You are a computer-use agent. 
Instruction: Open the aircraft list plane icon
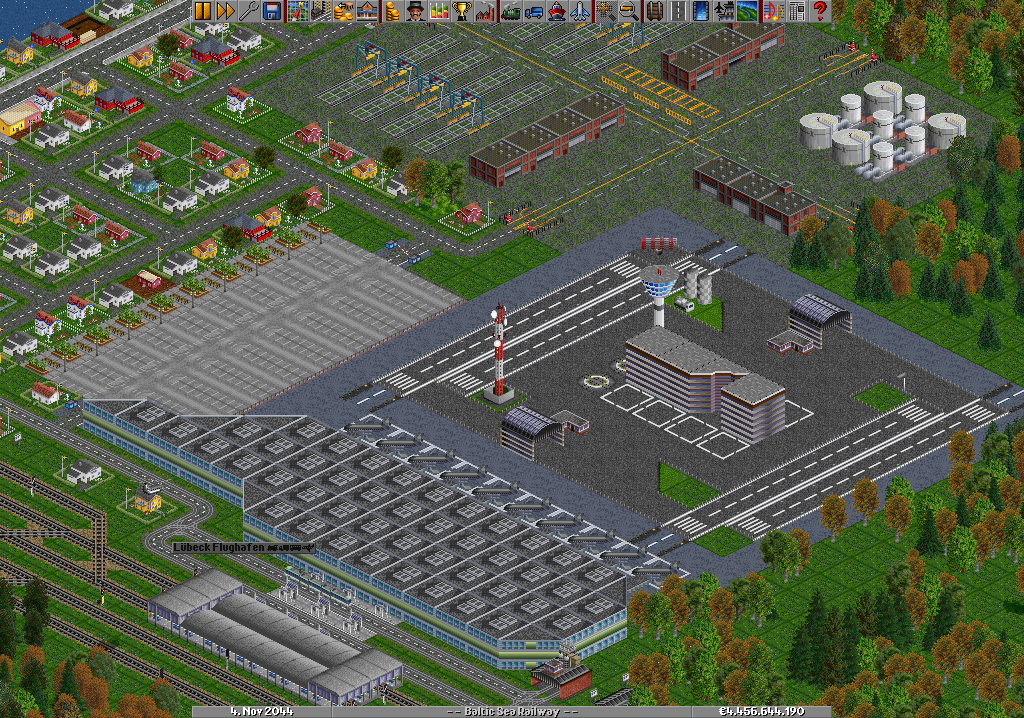pos(579,11)
